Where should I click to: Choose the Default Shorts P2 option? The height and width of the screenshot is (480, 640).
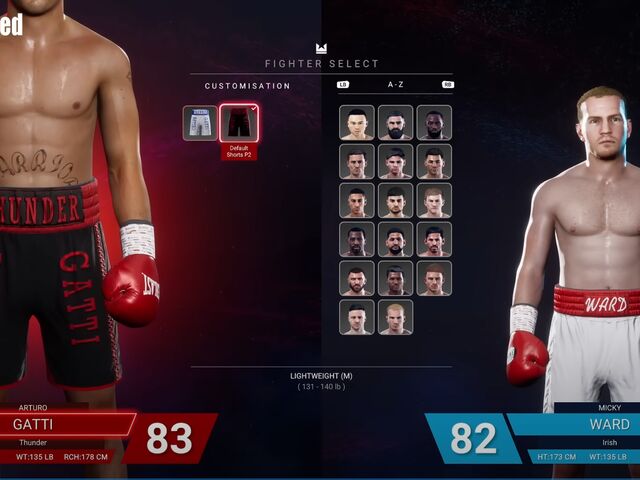point(239,124)
